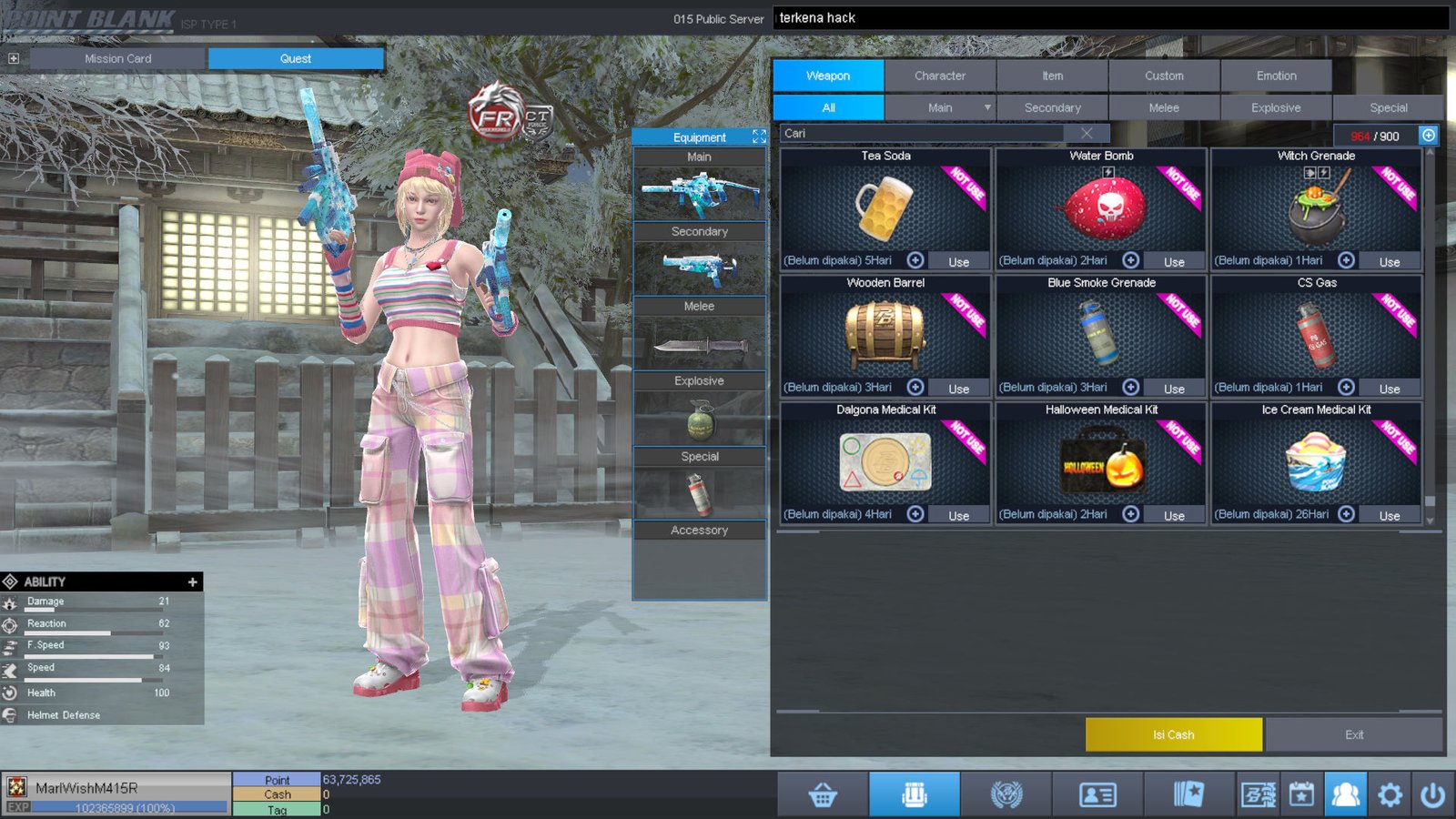Viewport: 1456px width, 819px height.
Task: Choose the Explosive weapon filter
Action: [x=1275, y=107]
